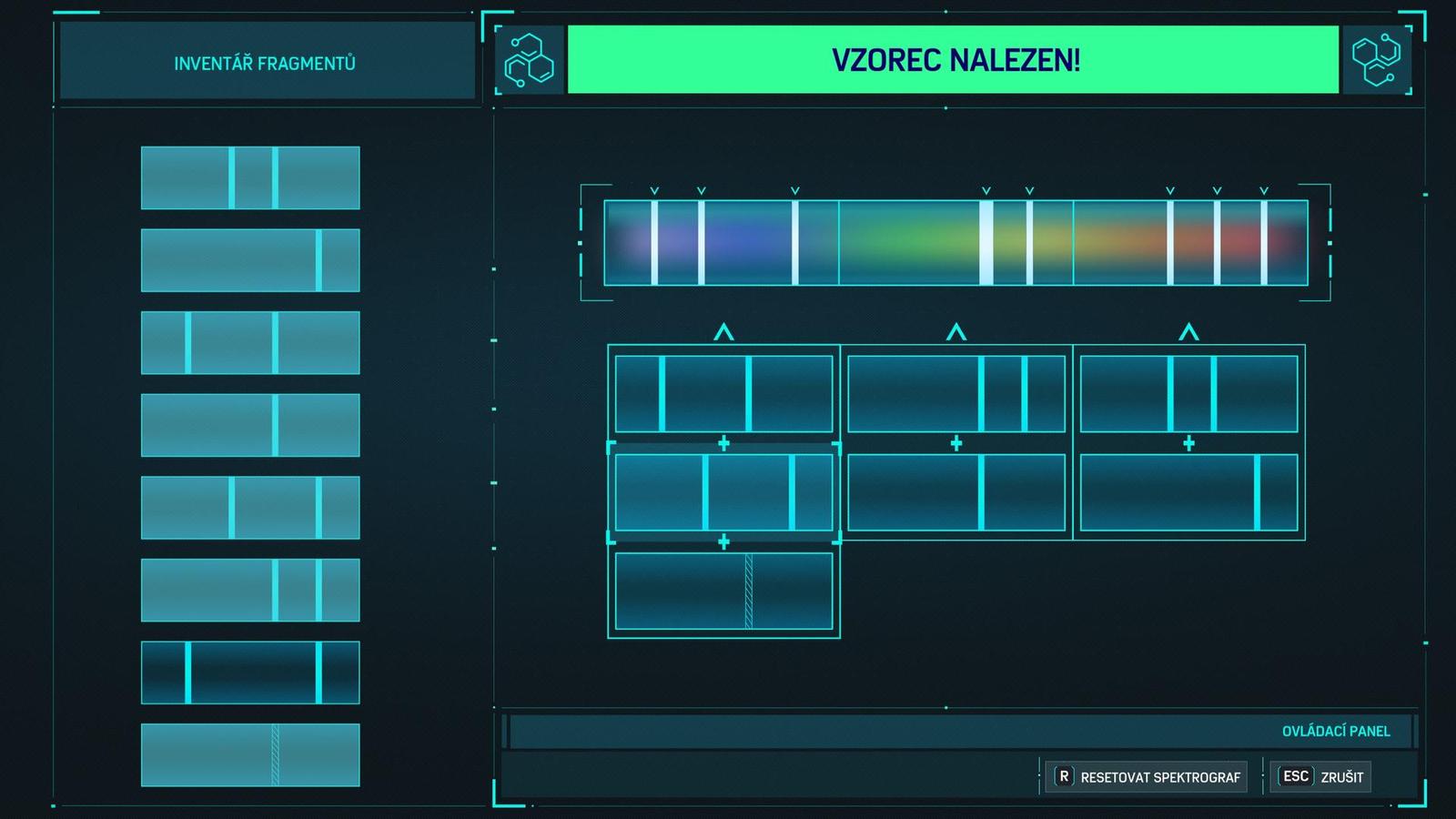Select the rightmost marker arrow above the spectrum
The height and width of the screenshot is (819, 1456).
point(1263,190)
